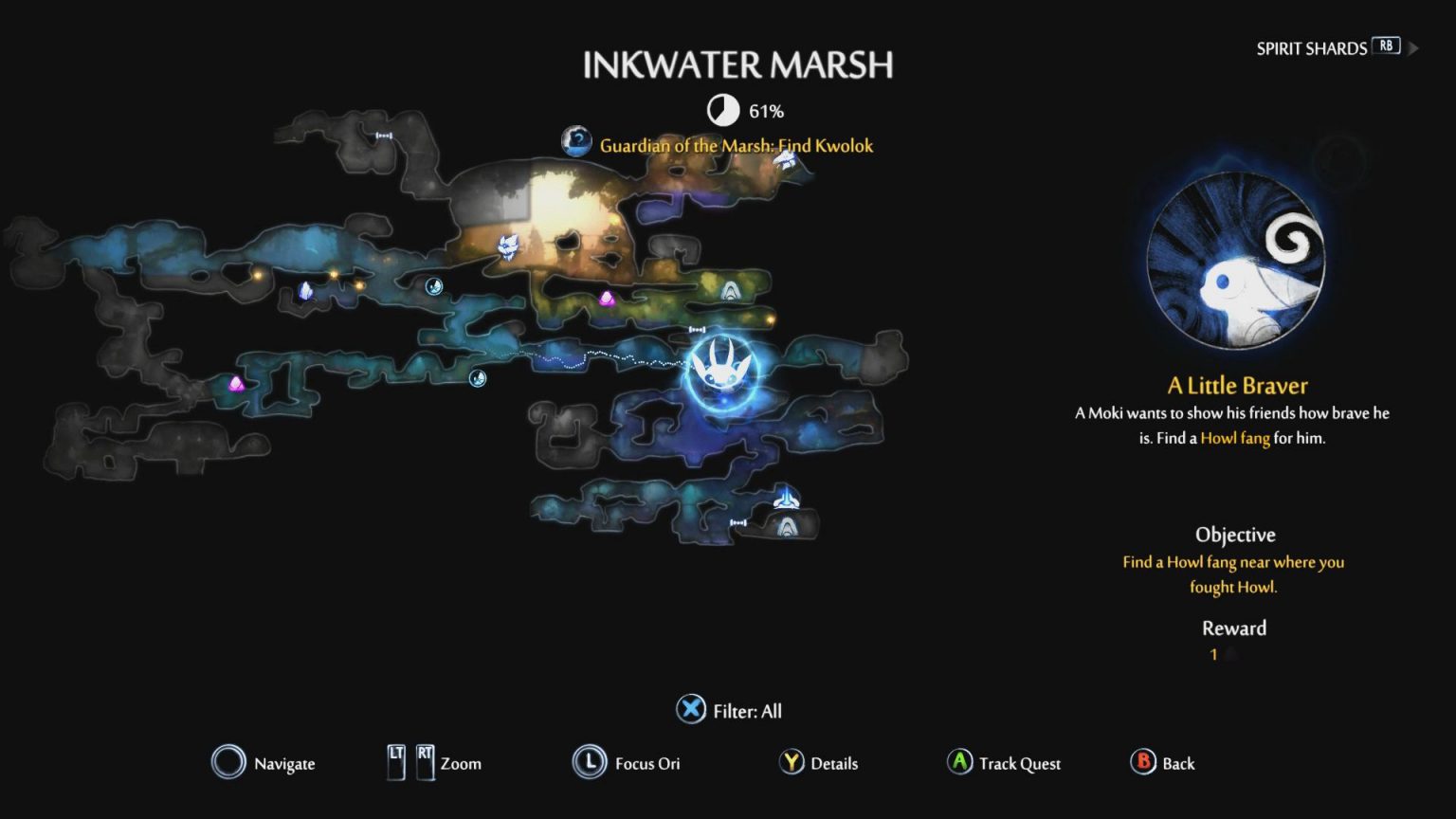Click the Moki NPC face icon on the map
1456x819 pixels.
click(x=509, y=245)
